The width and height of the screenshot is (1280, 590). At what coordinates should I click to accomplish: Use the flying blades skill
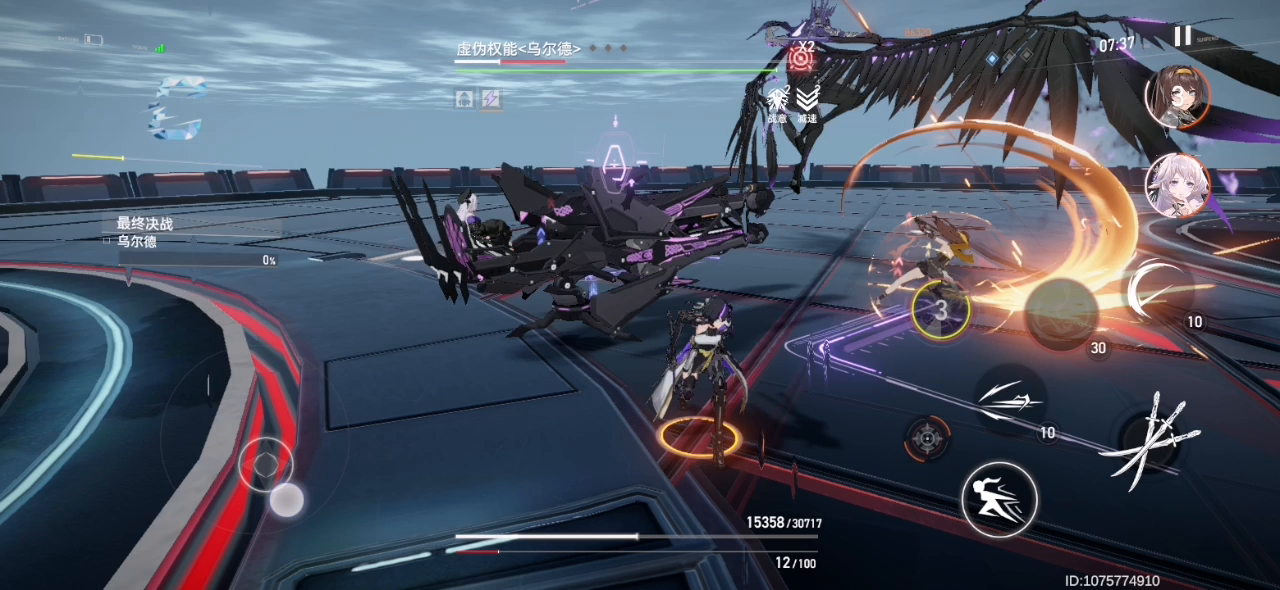point(1010,401)
